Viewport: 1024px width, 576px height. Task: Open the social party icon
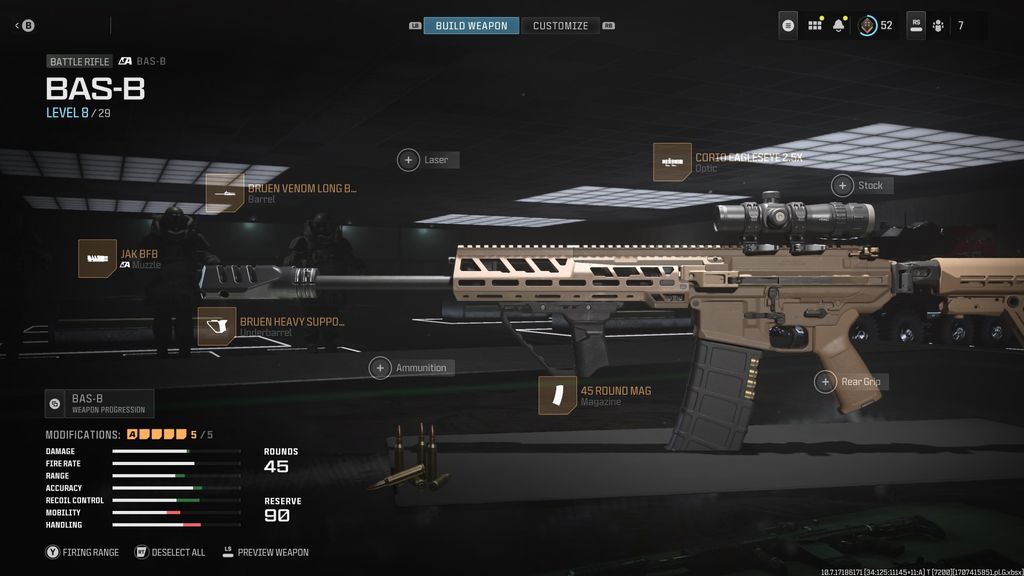938,26
